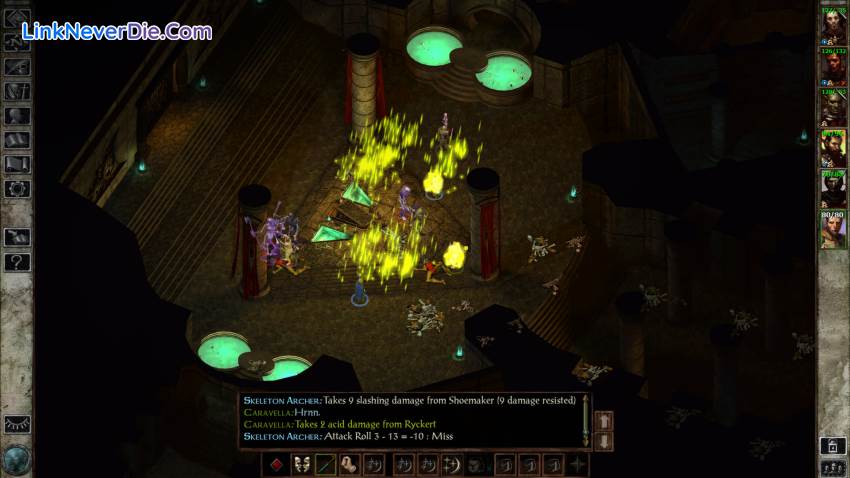Toggle pause using the clock orb
This screenshot has width=850, height=478.
point(16,460)
